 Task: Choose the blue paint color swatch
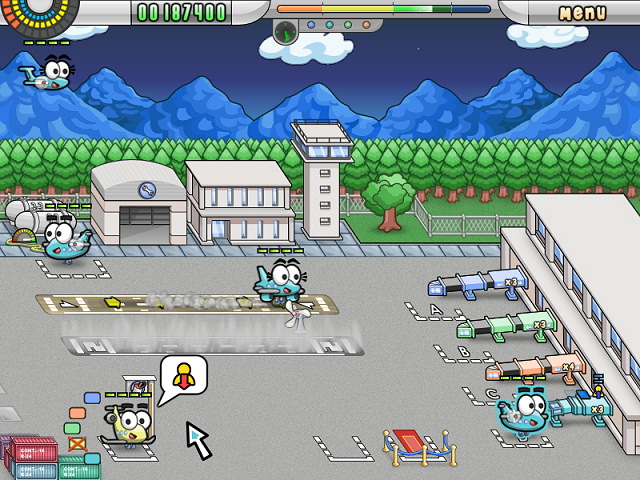pos(92,398)
